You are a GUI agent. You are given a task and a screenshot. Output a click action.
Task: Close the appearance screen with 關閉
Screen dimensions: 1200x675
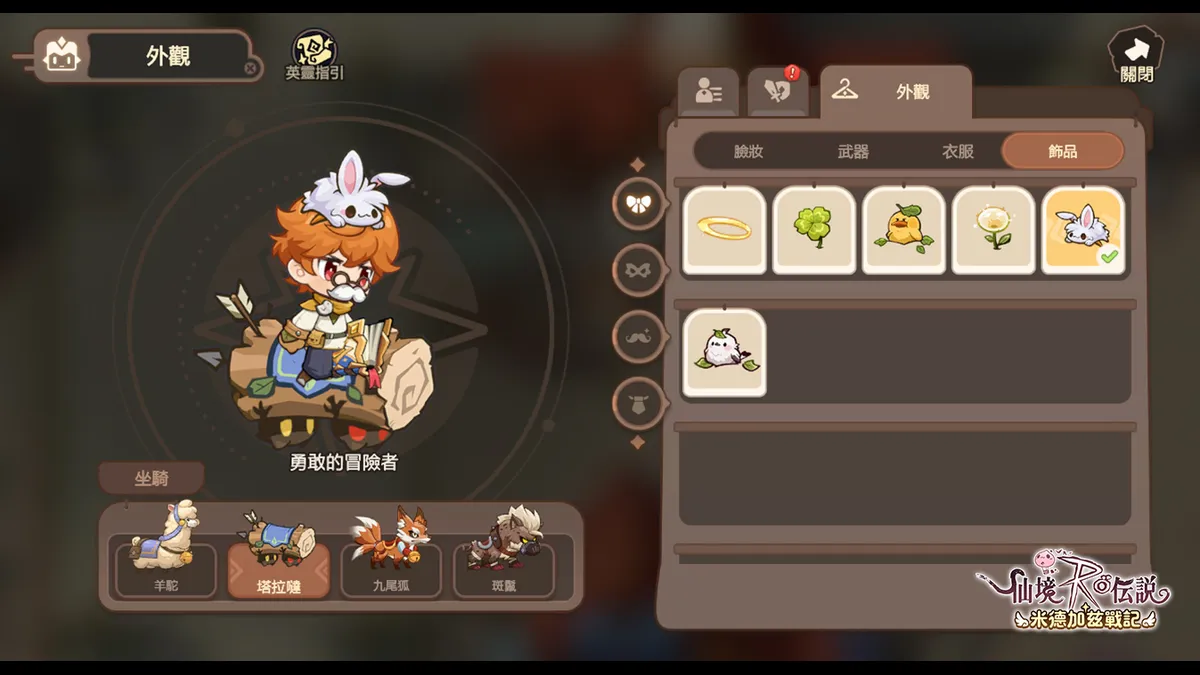click(x=1136, y=54)
